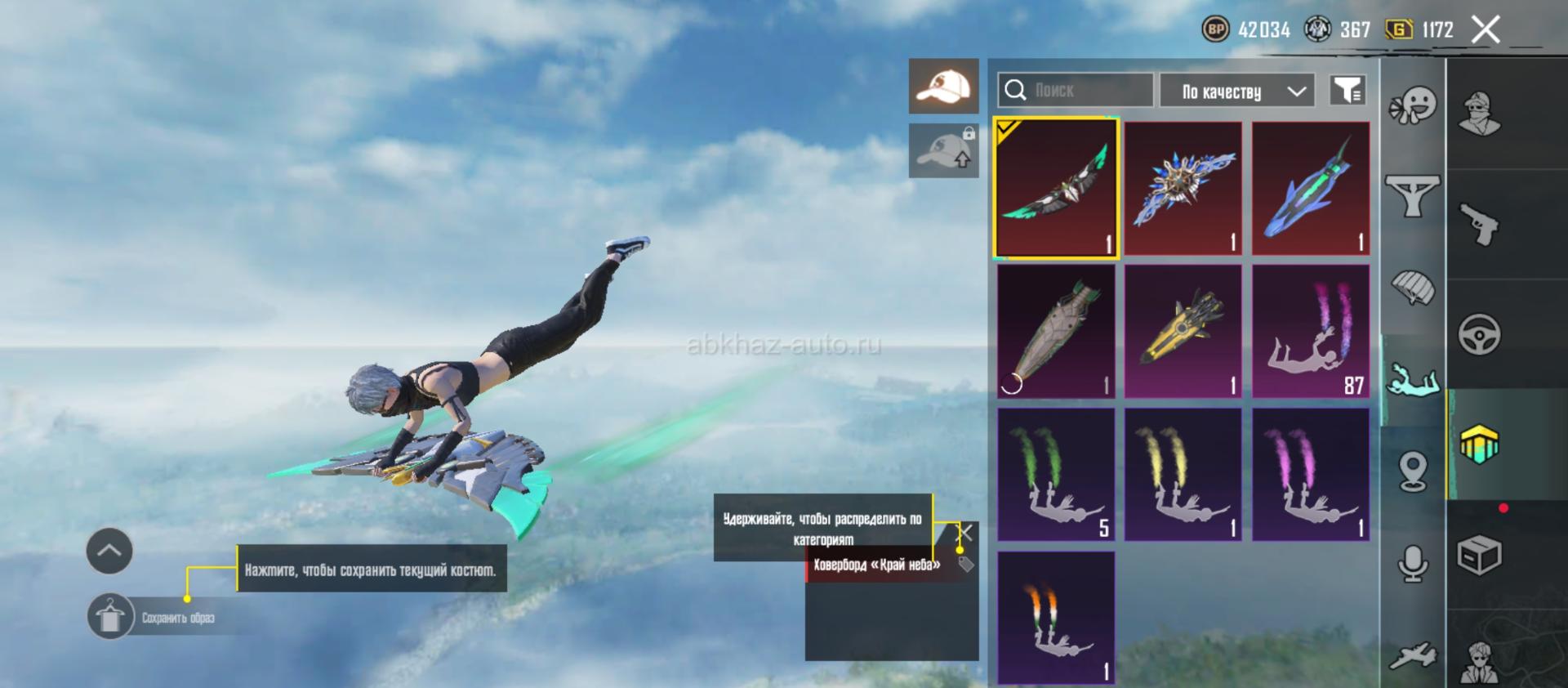Select the orange, white and green smoke trail
1568x688 pixels.
coord(1056,618)
